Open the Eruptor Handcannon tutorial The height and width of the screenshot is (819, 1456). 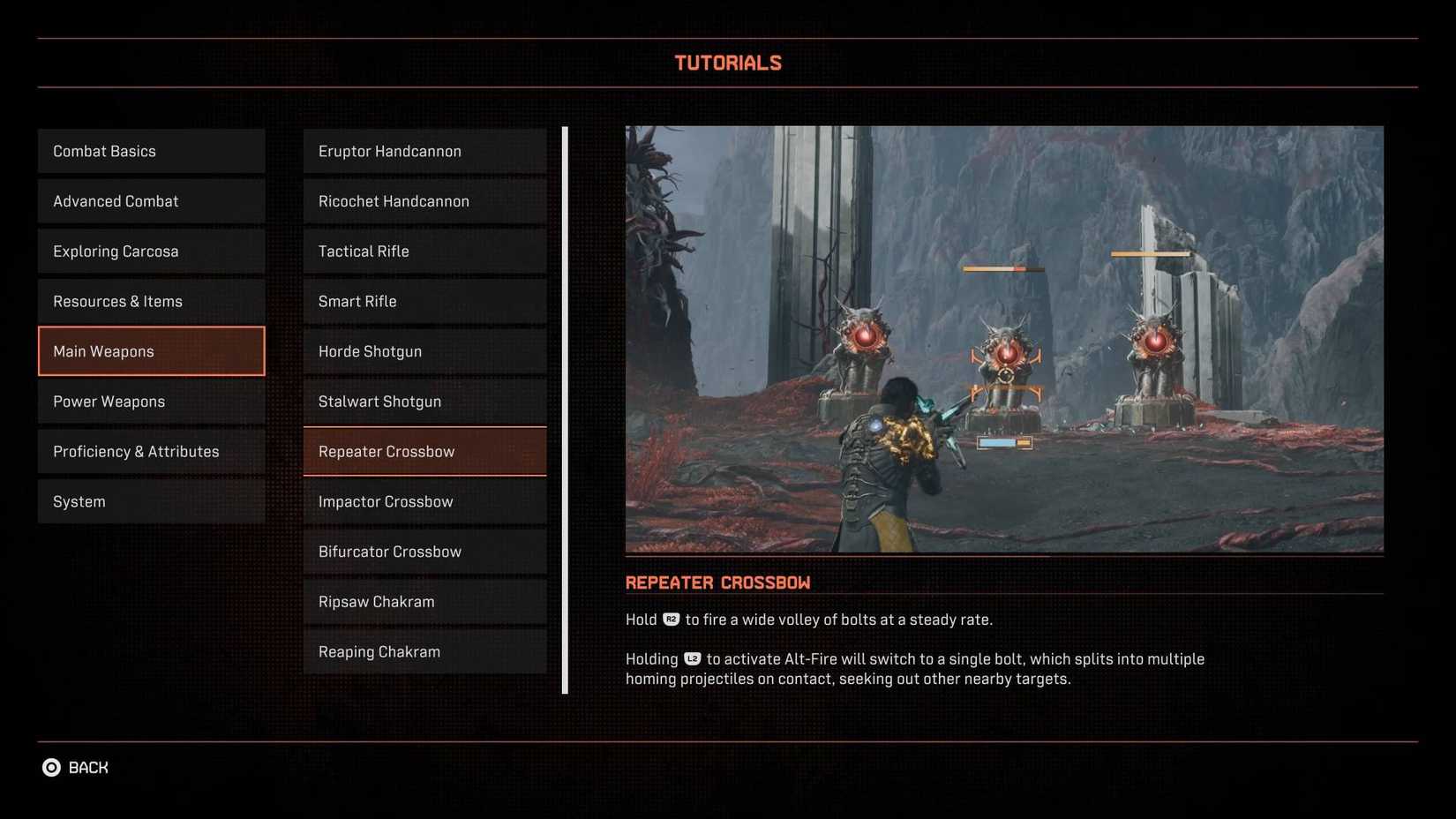(424, 151)
